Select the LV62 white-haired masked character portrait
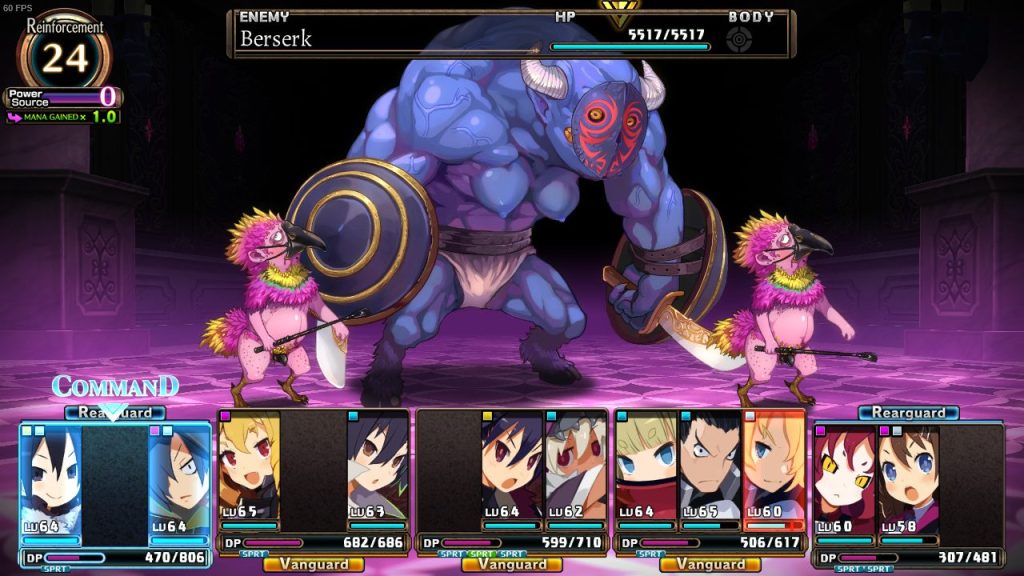This screenshot has width=1024, height=576. [576, 468]
